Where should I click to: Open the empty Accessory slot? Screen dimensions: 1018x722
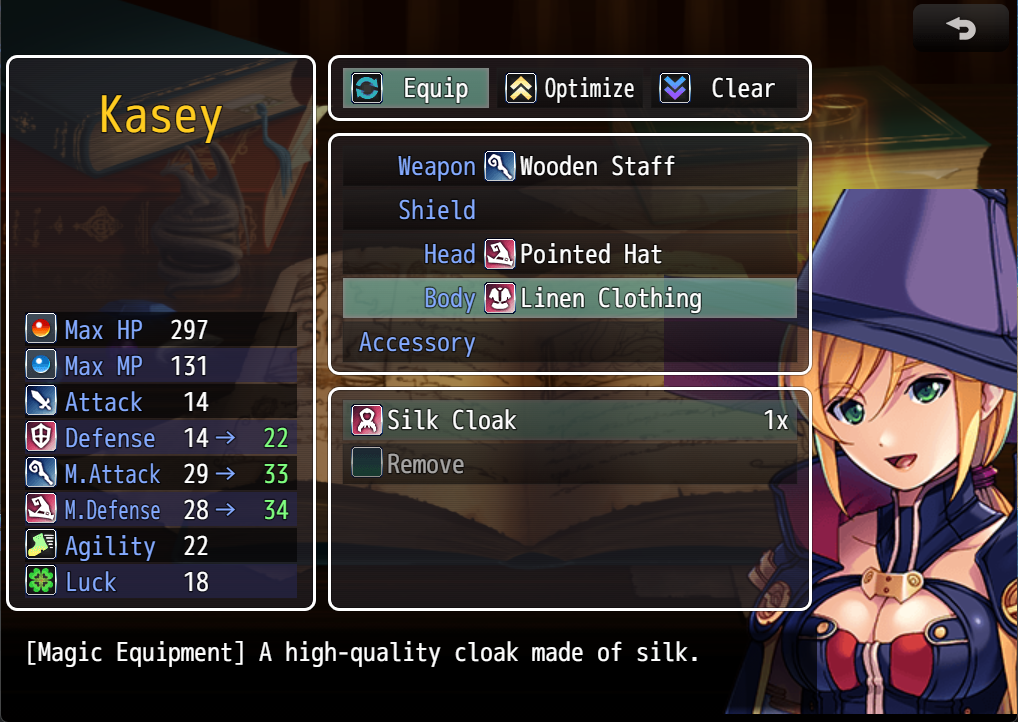570,343
